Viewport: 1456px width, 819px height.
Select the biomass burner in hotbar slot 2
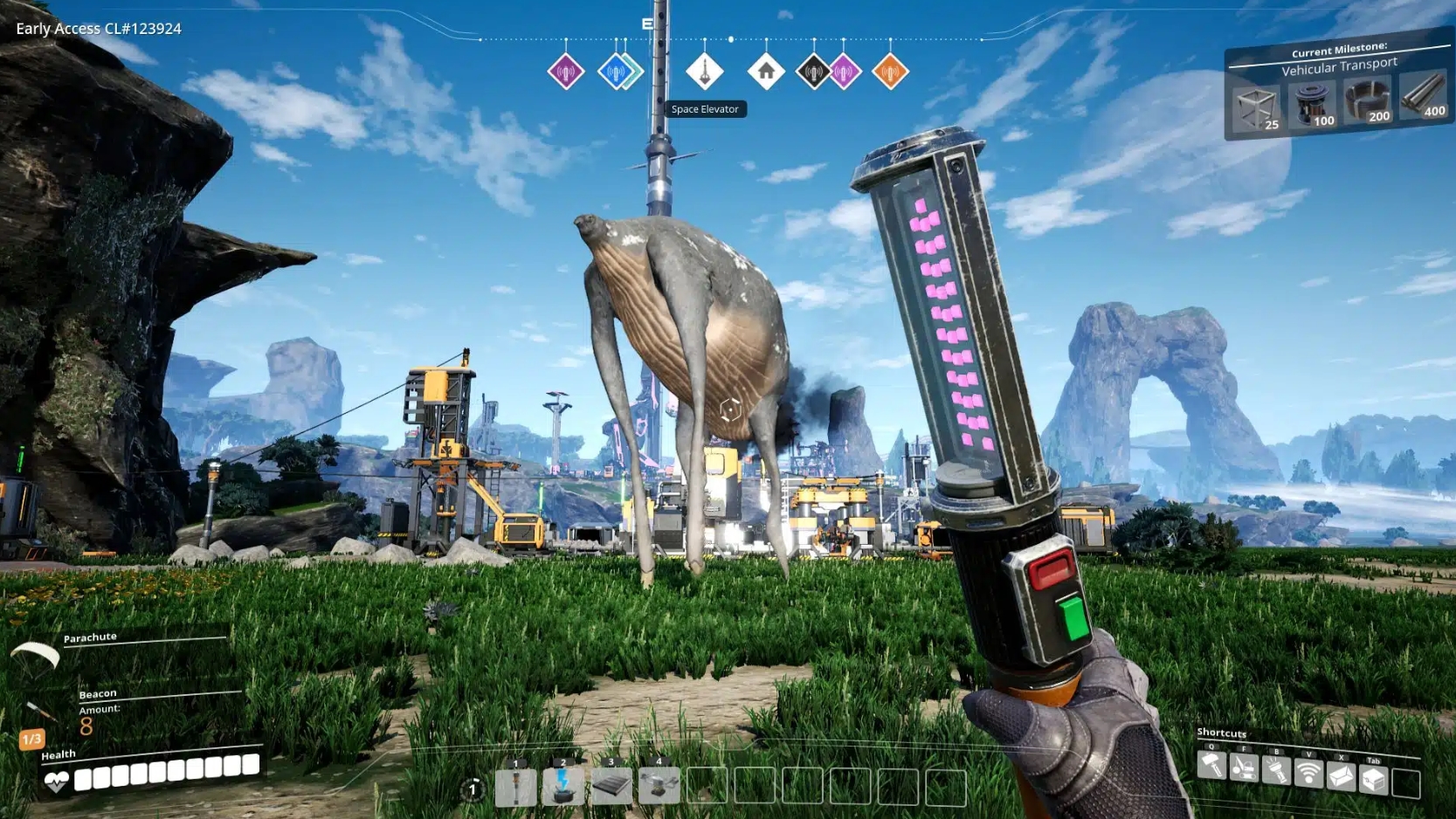tap(563, 784)
